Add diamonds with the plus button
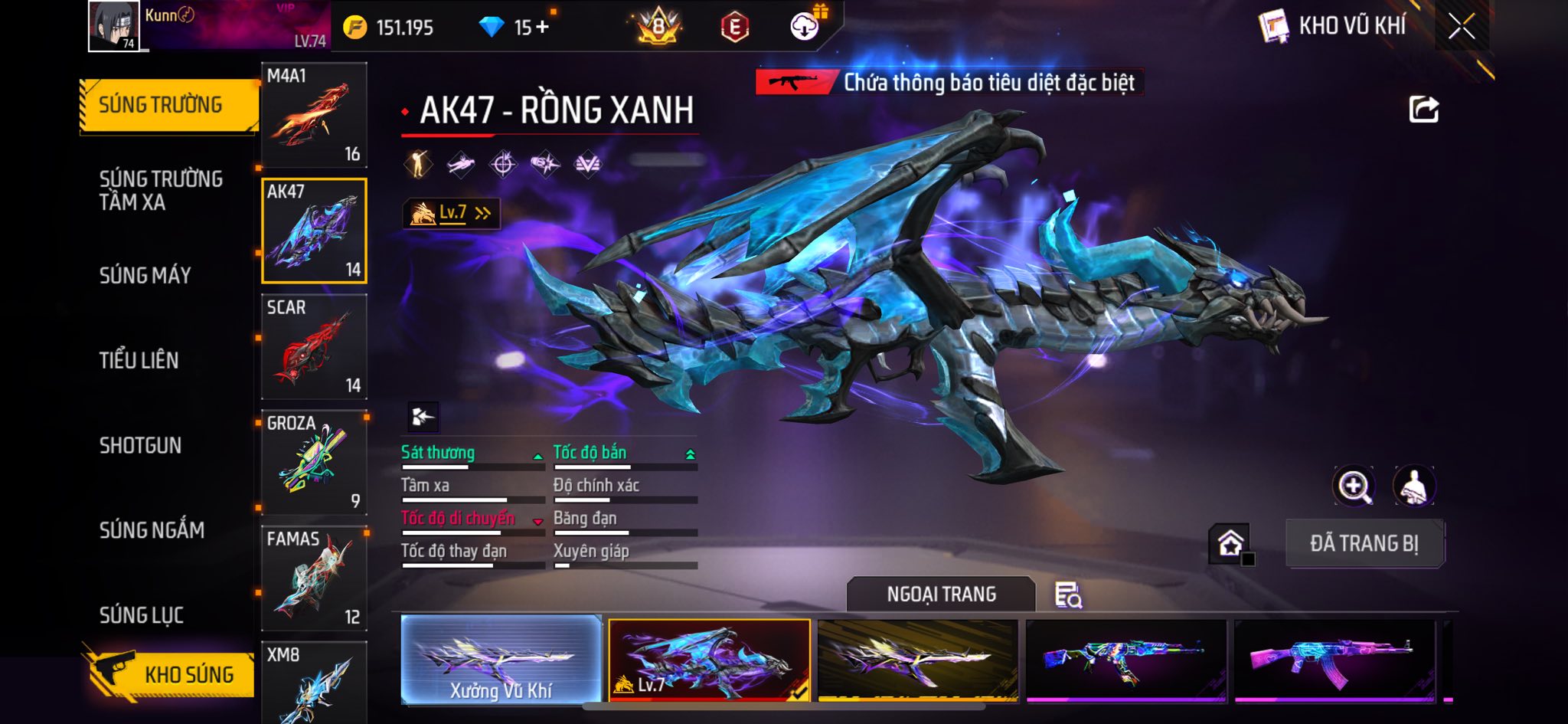 tap(542, 28)
